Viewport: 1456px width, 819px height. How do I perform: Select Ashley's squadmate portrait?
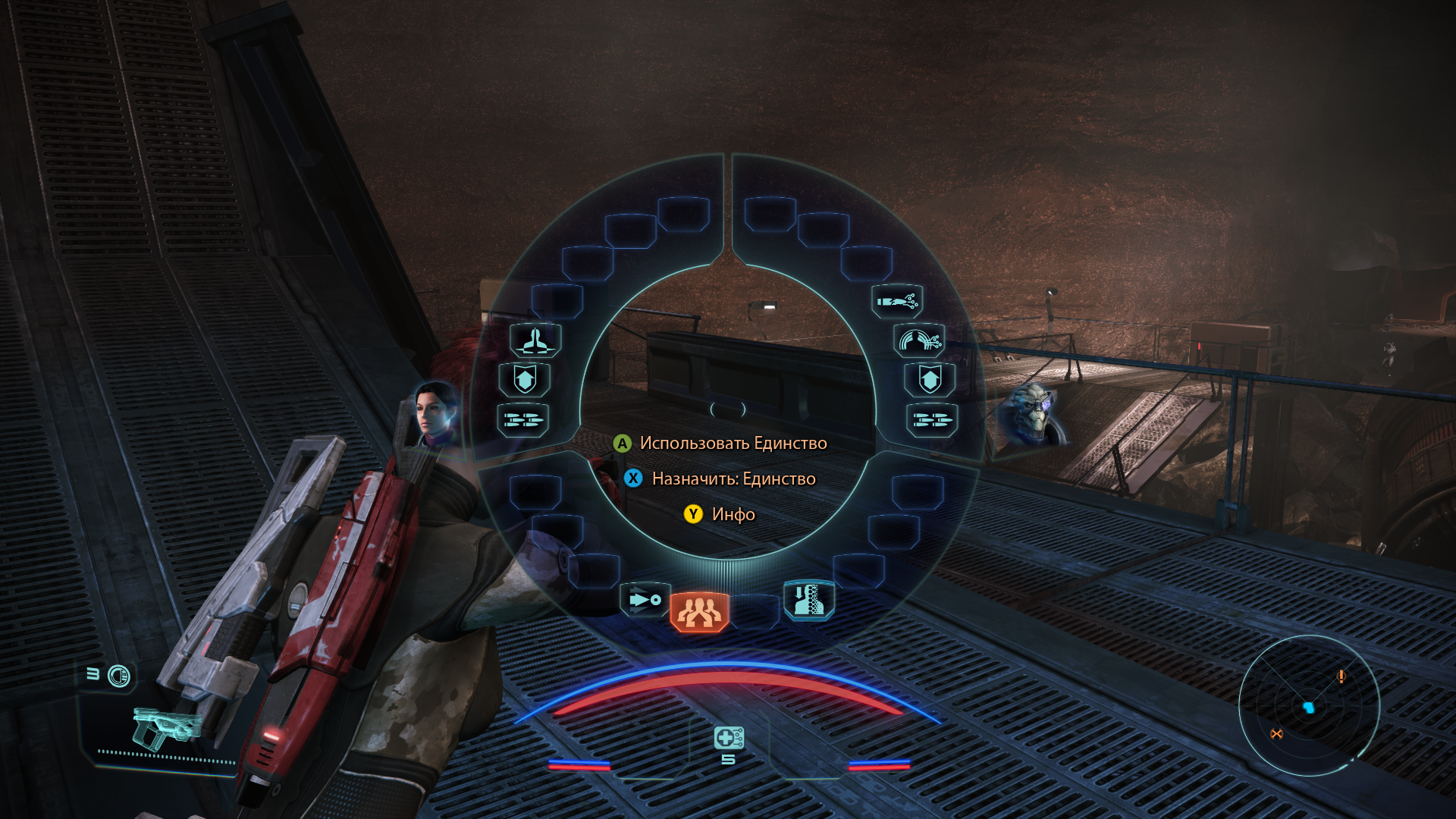click(435, 413)
